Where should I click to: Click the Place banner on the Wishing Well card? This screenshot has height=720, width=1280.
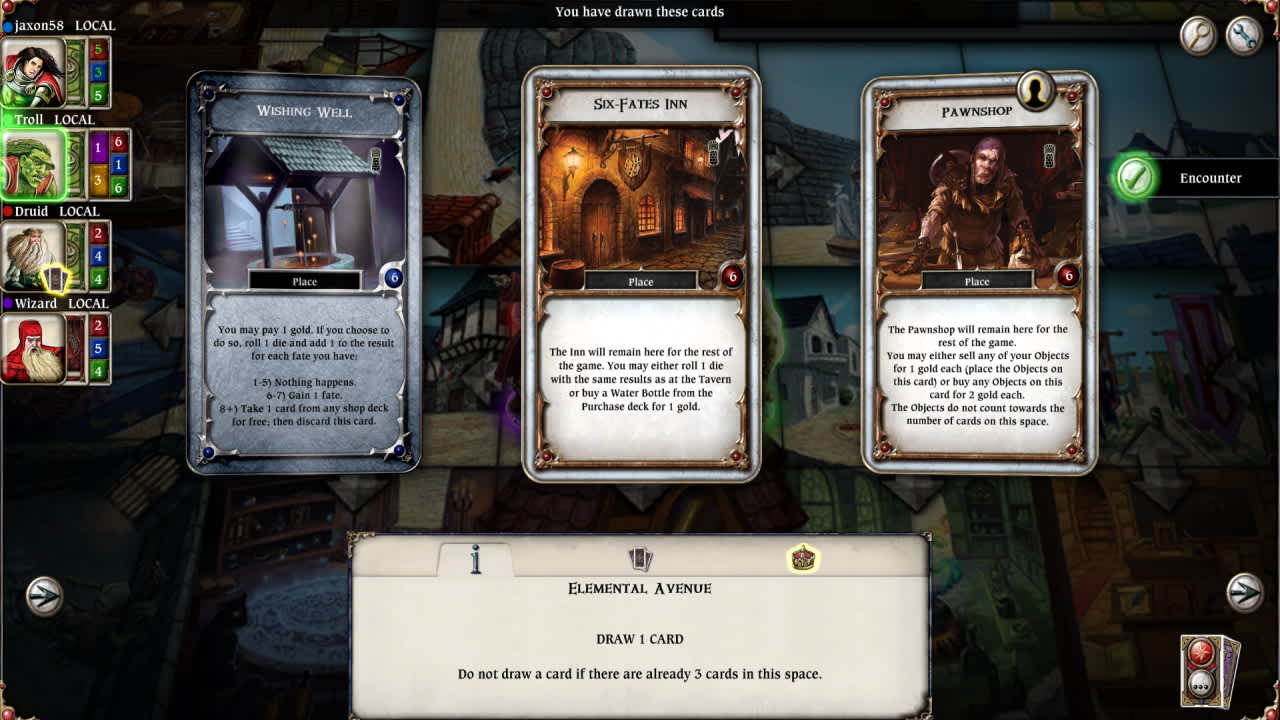(304, 281)
